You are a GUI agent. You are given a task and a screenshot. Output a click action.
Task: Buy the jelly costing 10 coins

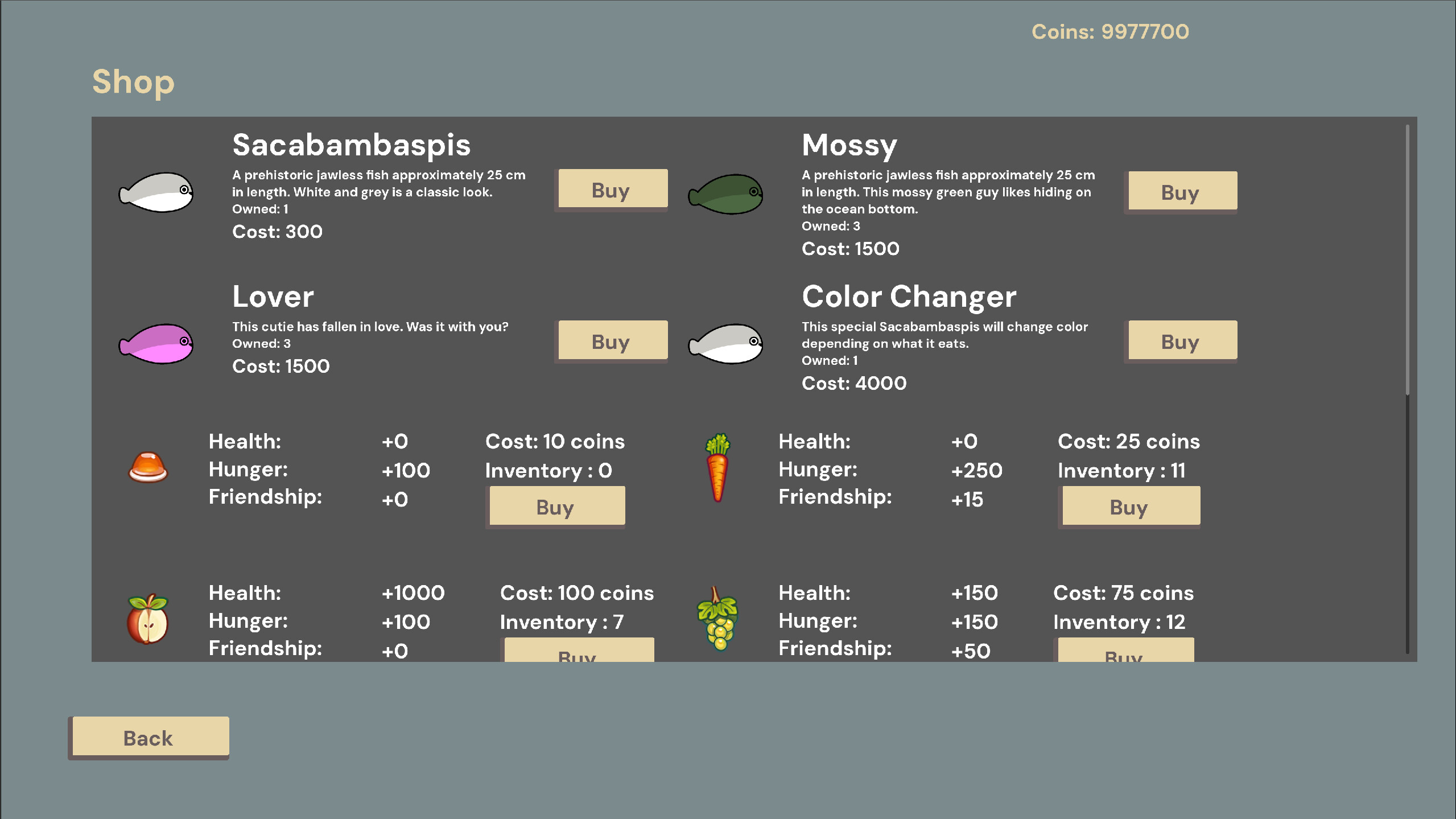pyautogui.click(x=556, y=505)
